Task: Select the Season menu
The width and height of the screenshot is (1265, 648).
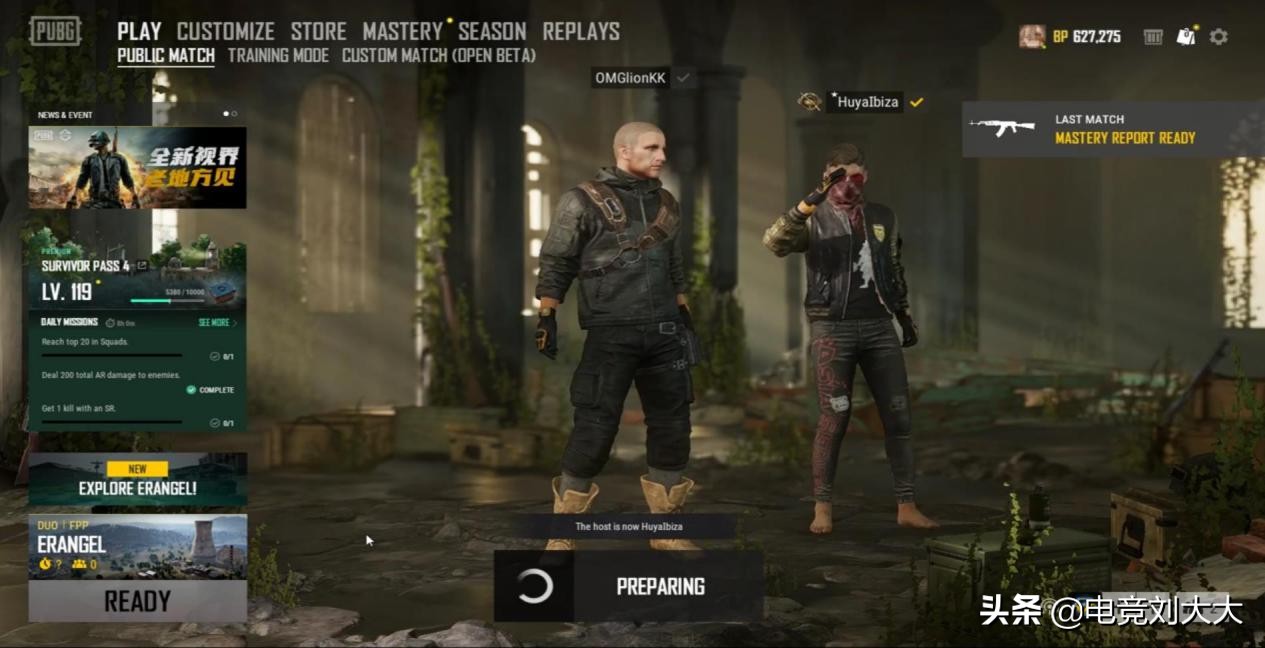Action: click(491, 31)
